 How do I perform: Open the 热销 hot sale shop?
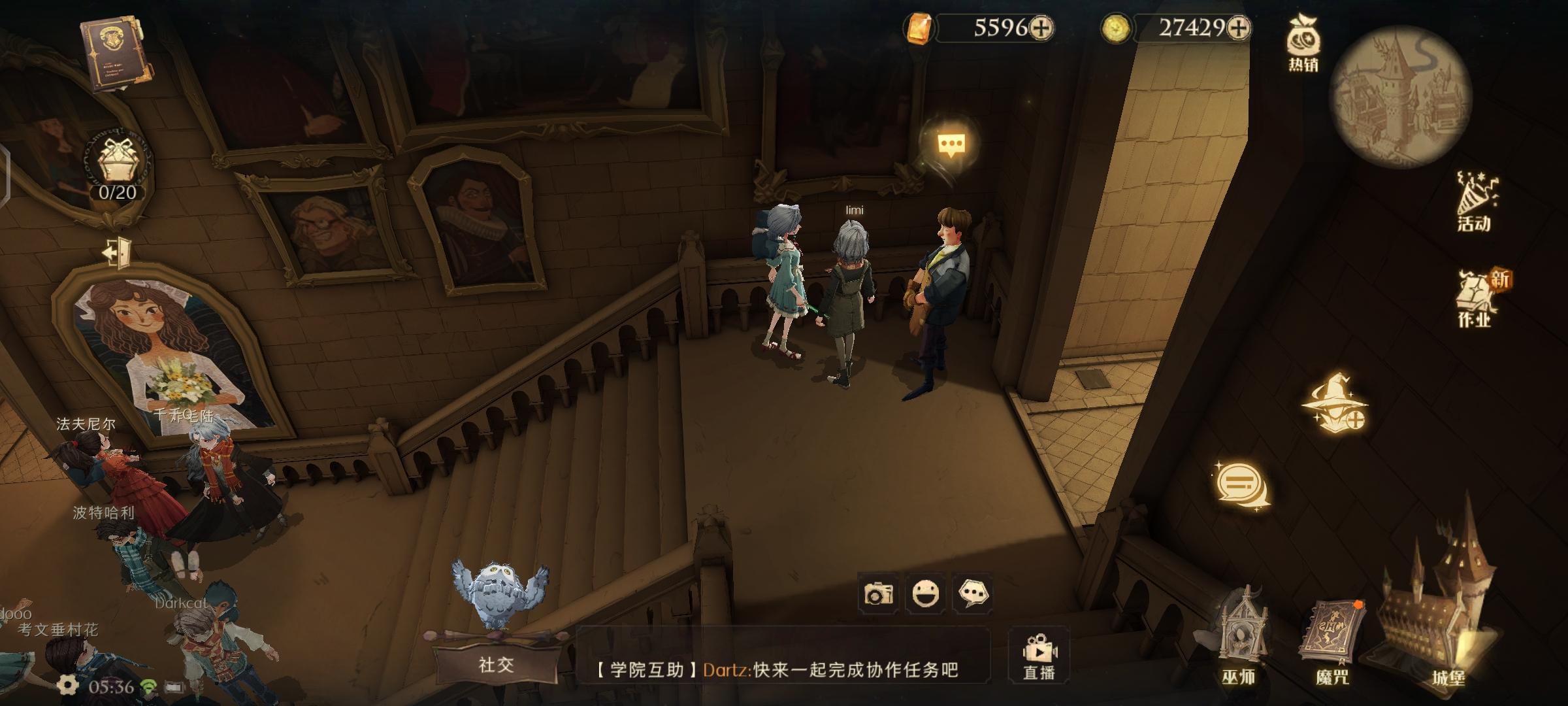click(x=1303, y=43)
